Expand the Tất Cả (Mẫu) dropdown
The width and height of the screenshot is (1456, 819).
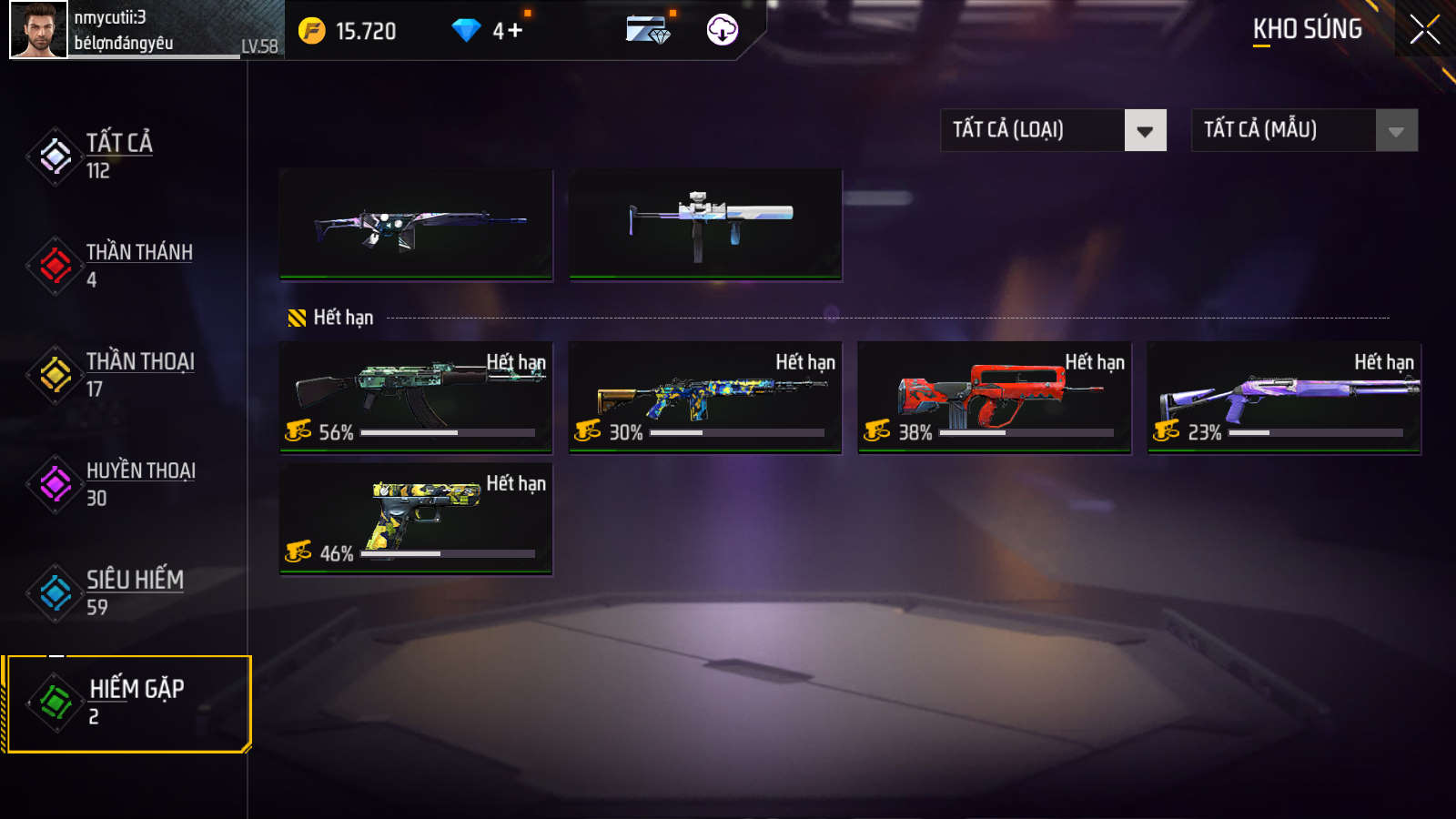pyautogui.click(x=1304, y=130)
